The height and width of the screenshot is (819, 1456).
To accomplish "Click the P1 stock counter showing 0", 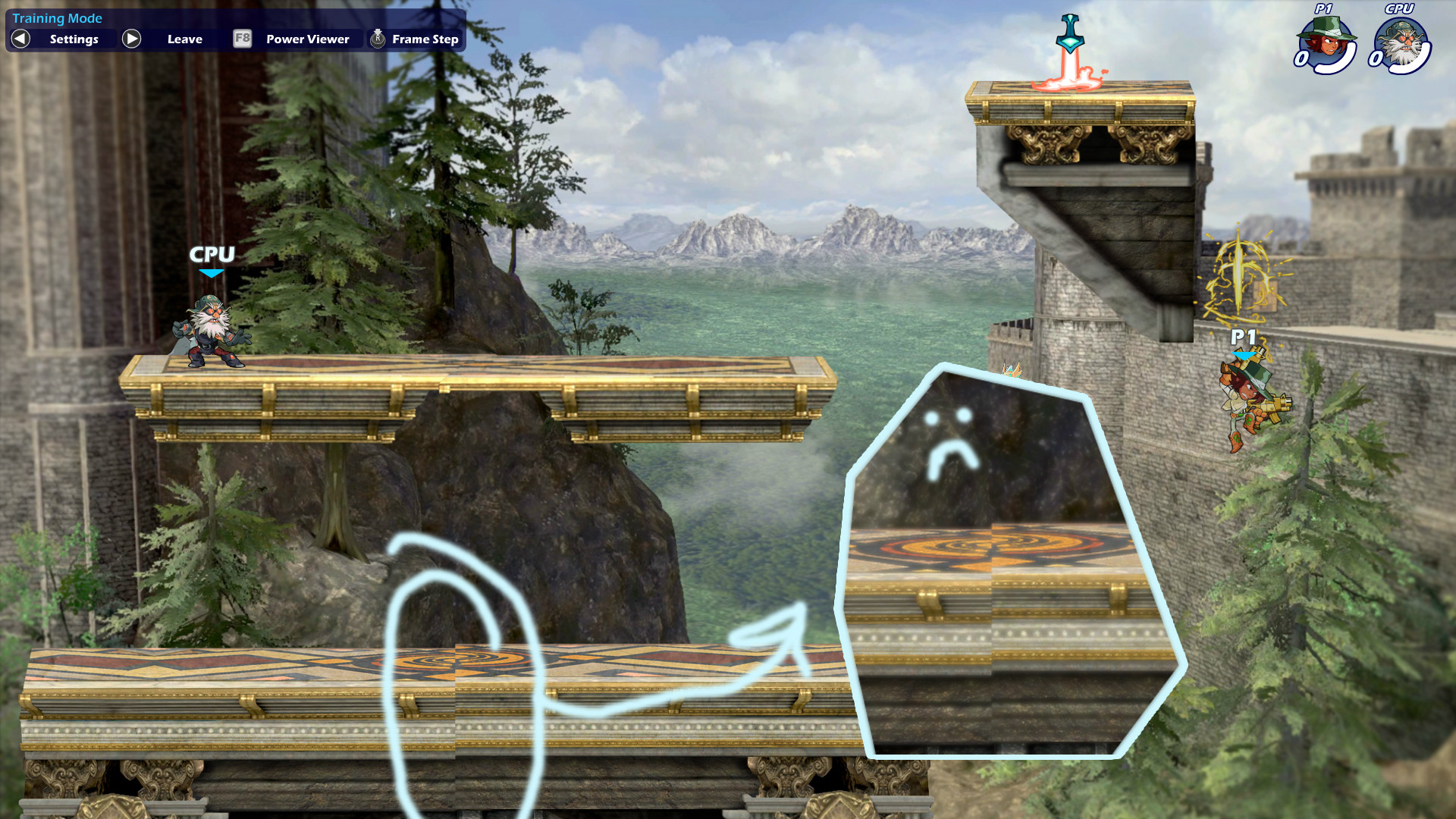I will coord(1301,58).
